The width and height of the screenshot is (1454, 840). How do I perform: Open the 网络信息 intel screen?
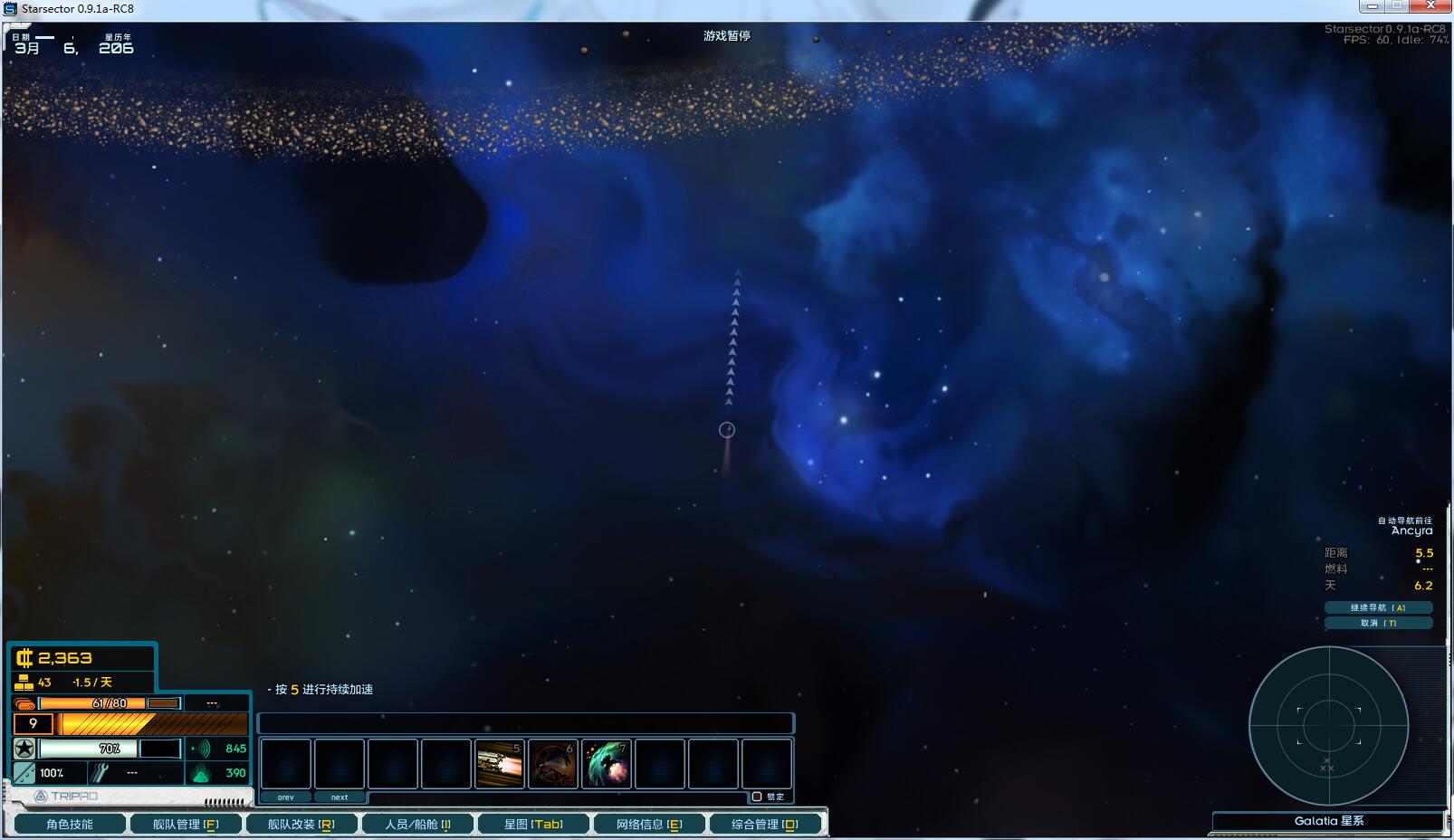[648, 824]
